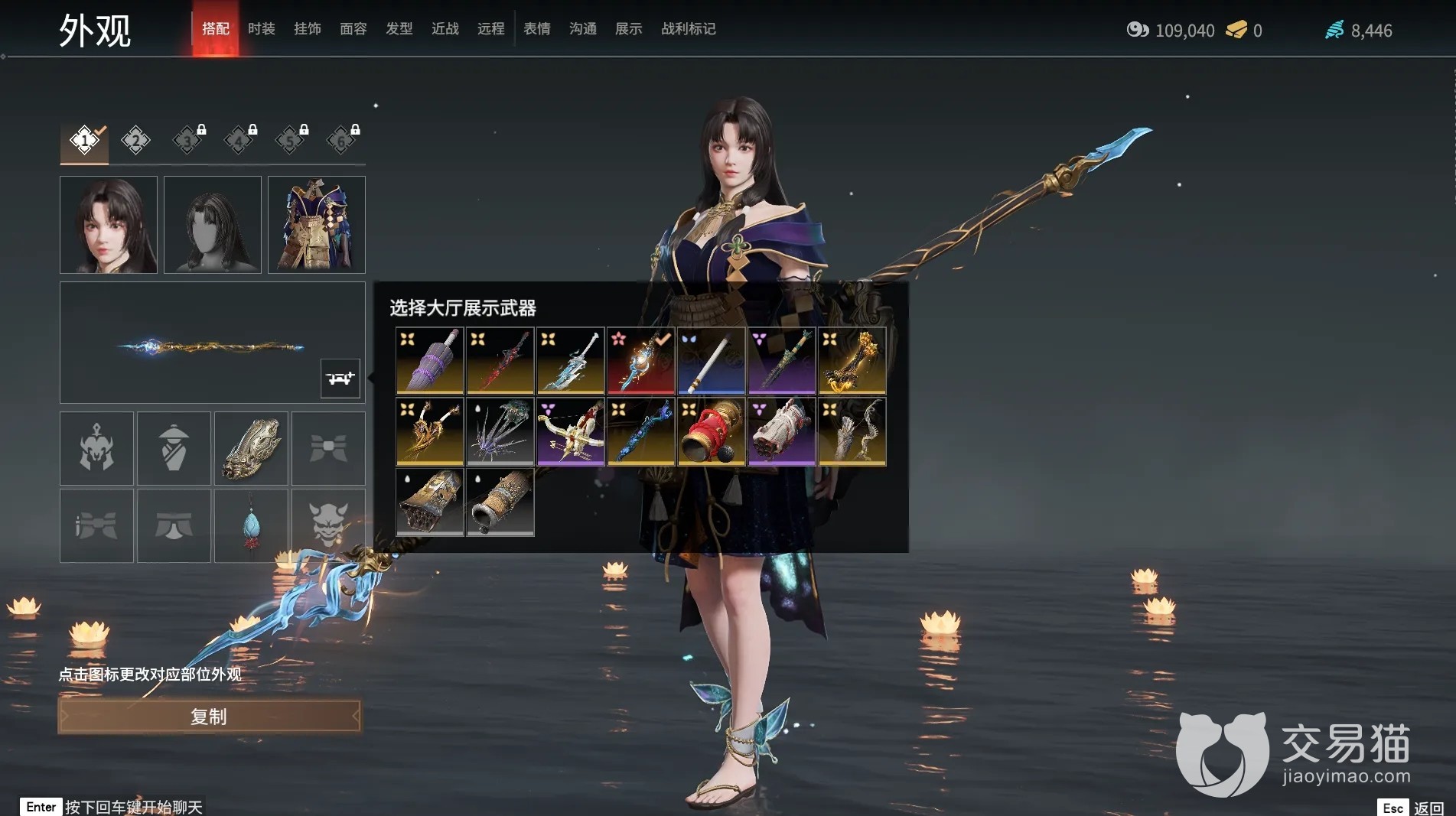The height and width of the screenshot is (816, 1456).
Task: Click the 复制 button
Action: (x=209, y=717)
